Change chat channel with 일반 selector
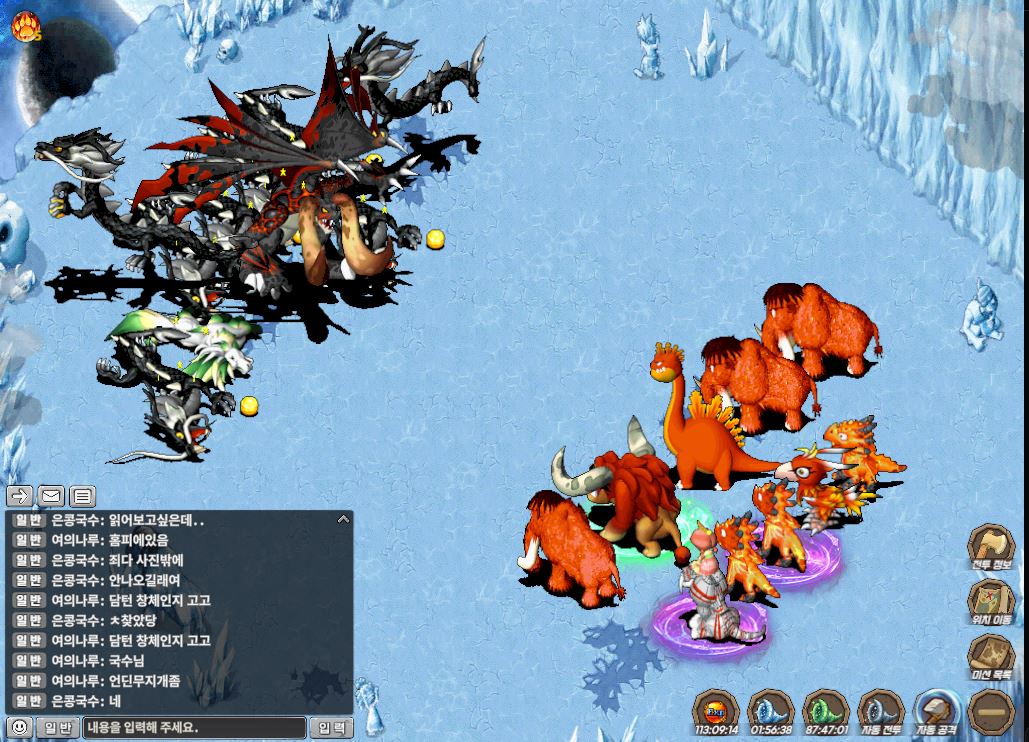Screen dimensions: 1029x742 pyautogui.click(x=56, y=727)
